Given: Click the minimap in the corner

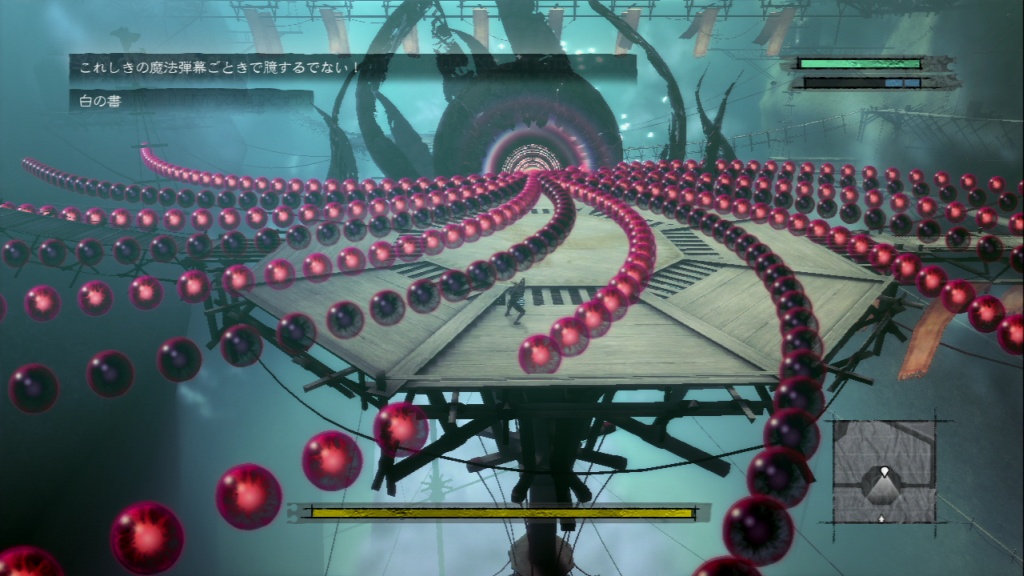Looking at the screenshot, I should pyautogui.click(x=884, y=471).
